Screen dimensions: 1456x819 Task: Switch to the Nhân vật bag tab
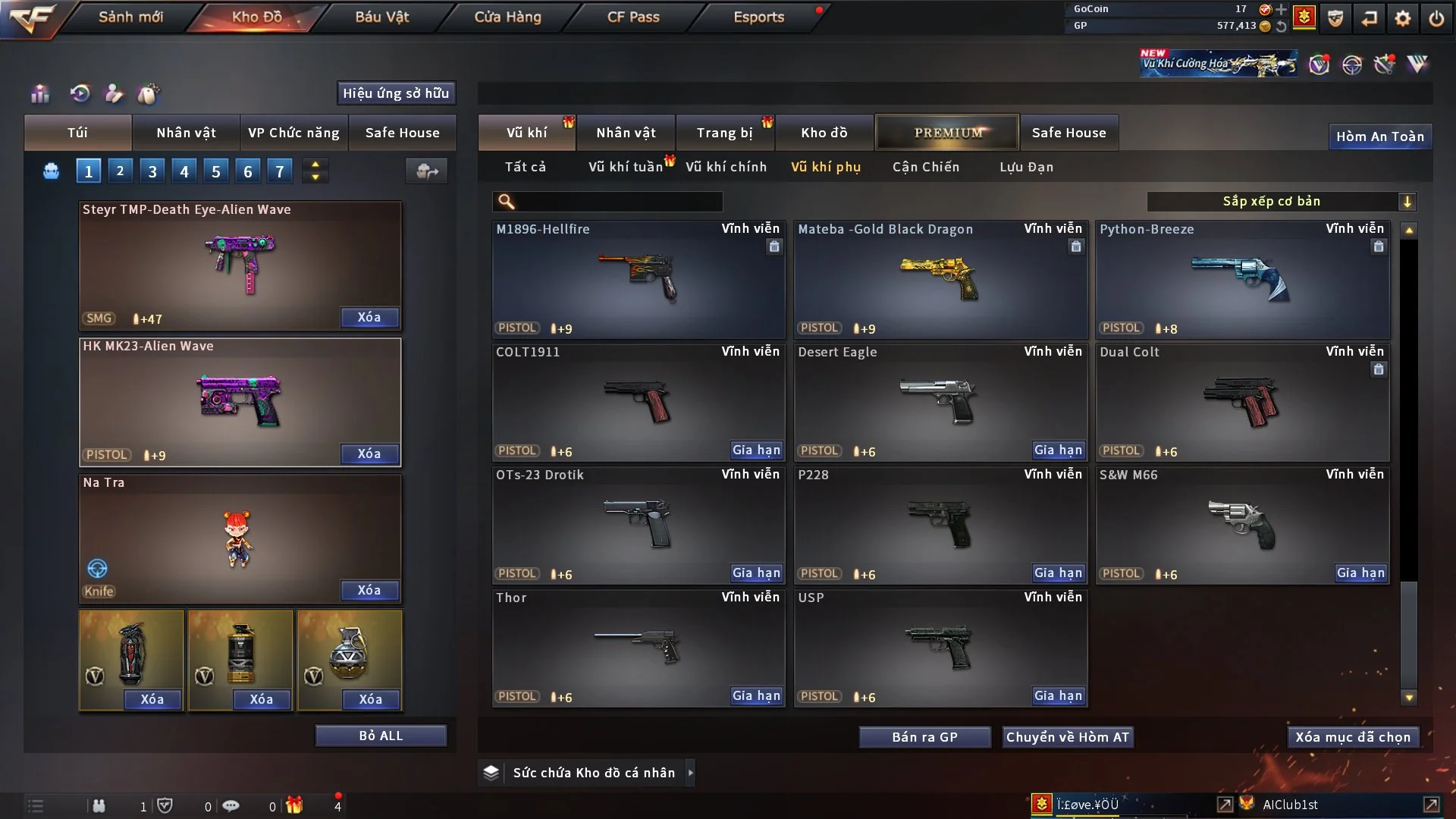pyautogui.click(x=186, y=133)
